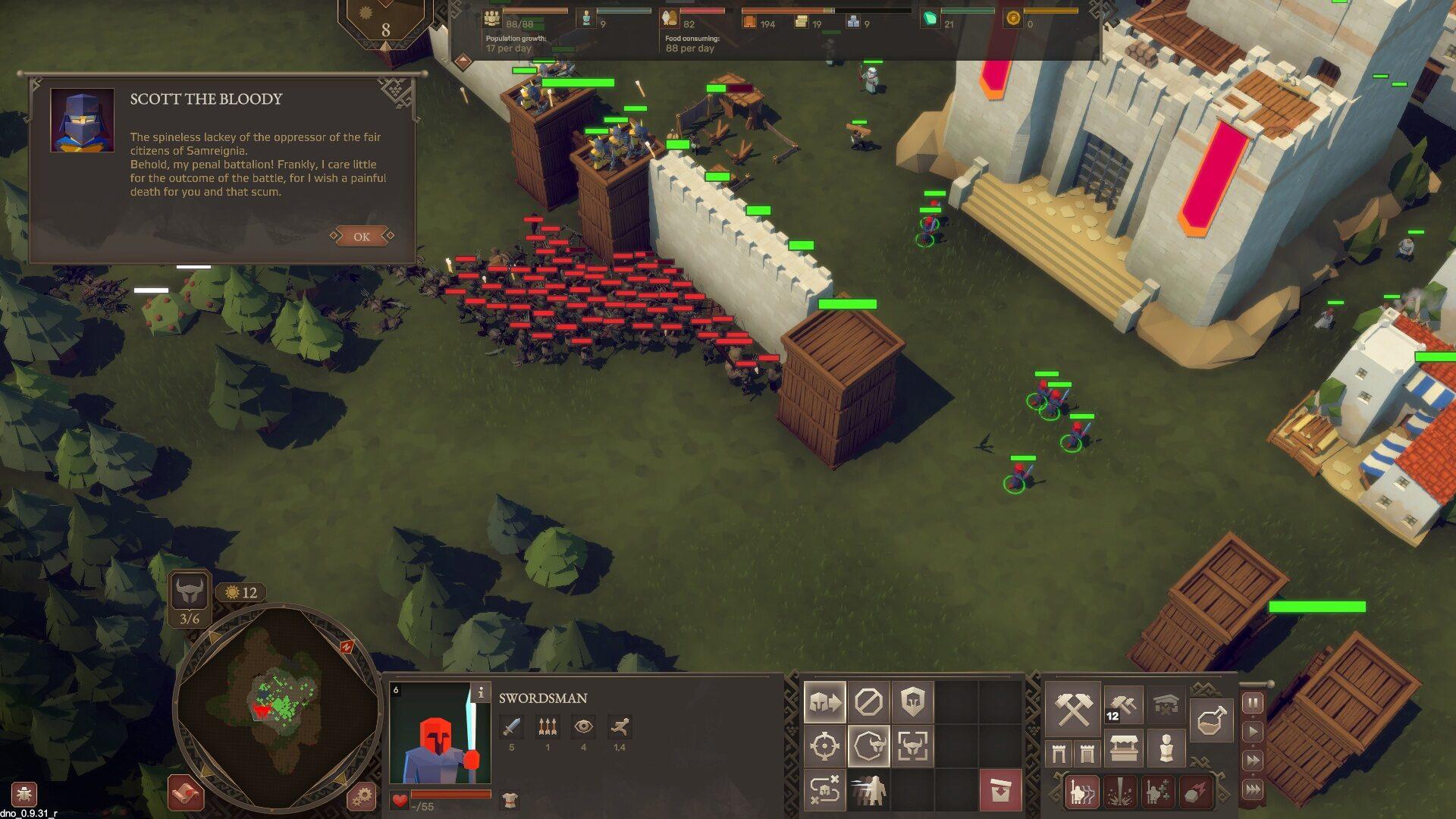Activate the running soldiers formation icon
Image resolution: width=1456 pixels, height=819 pixels.
click(868, 790)
